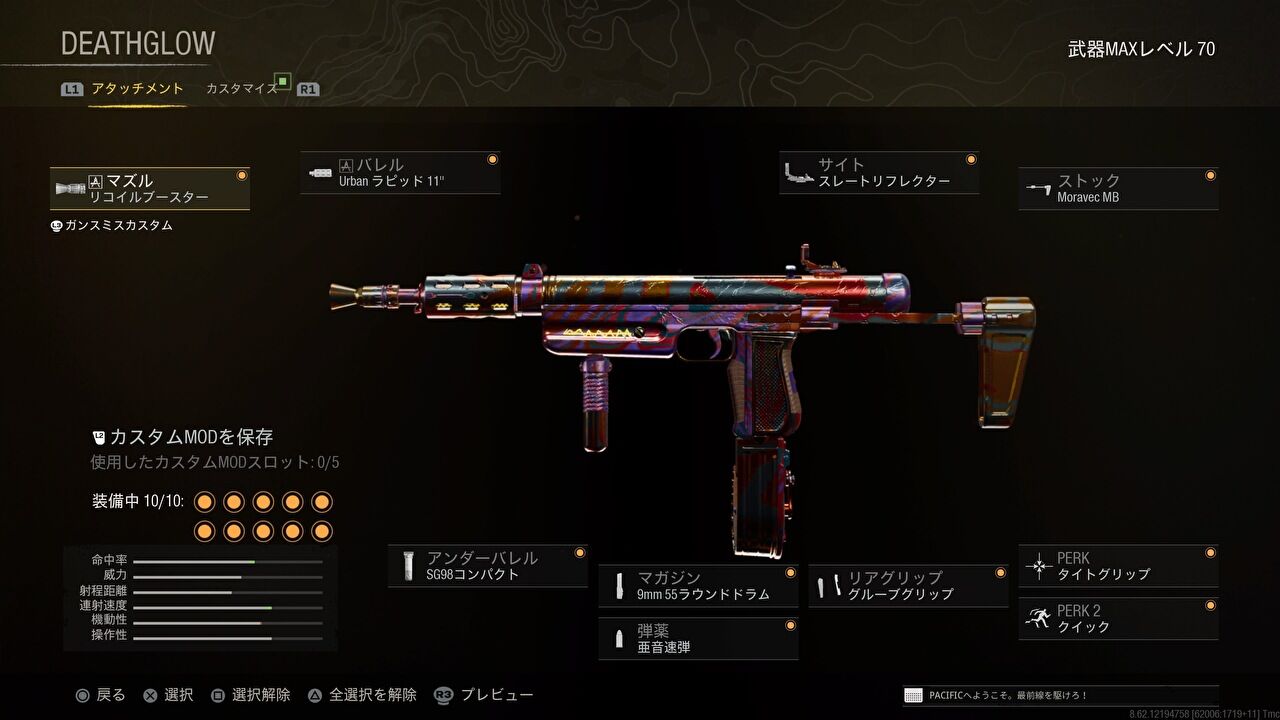Open the サイト sight slot icon

797,170
